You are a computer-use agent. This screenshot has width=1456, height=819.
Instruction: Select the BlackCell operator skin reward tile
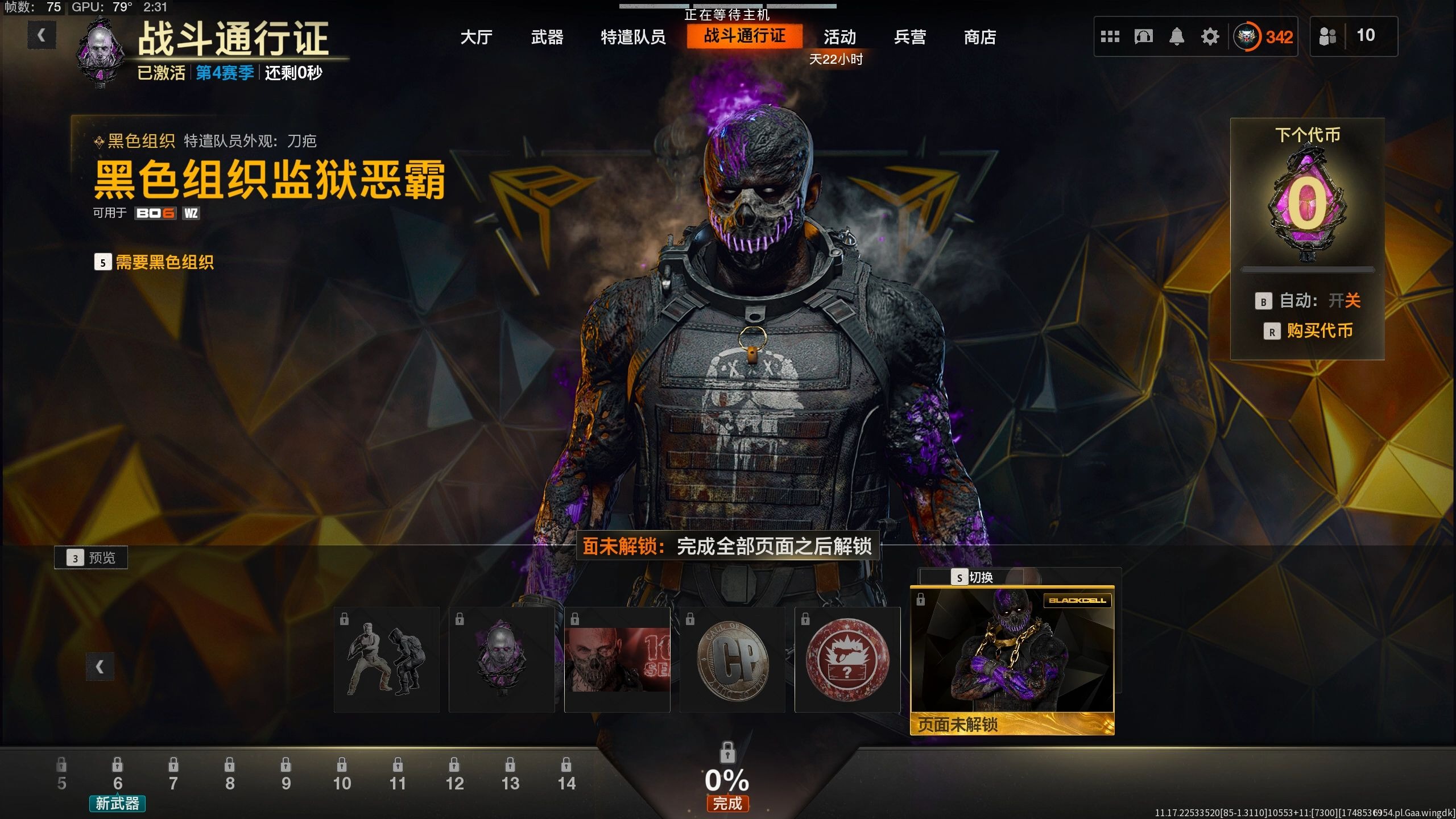(x=1012, y=660)
